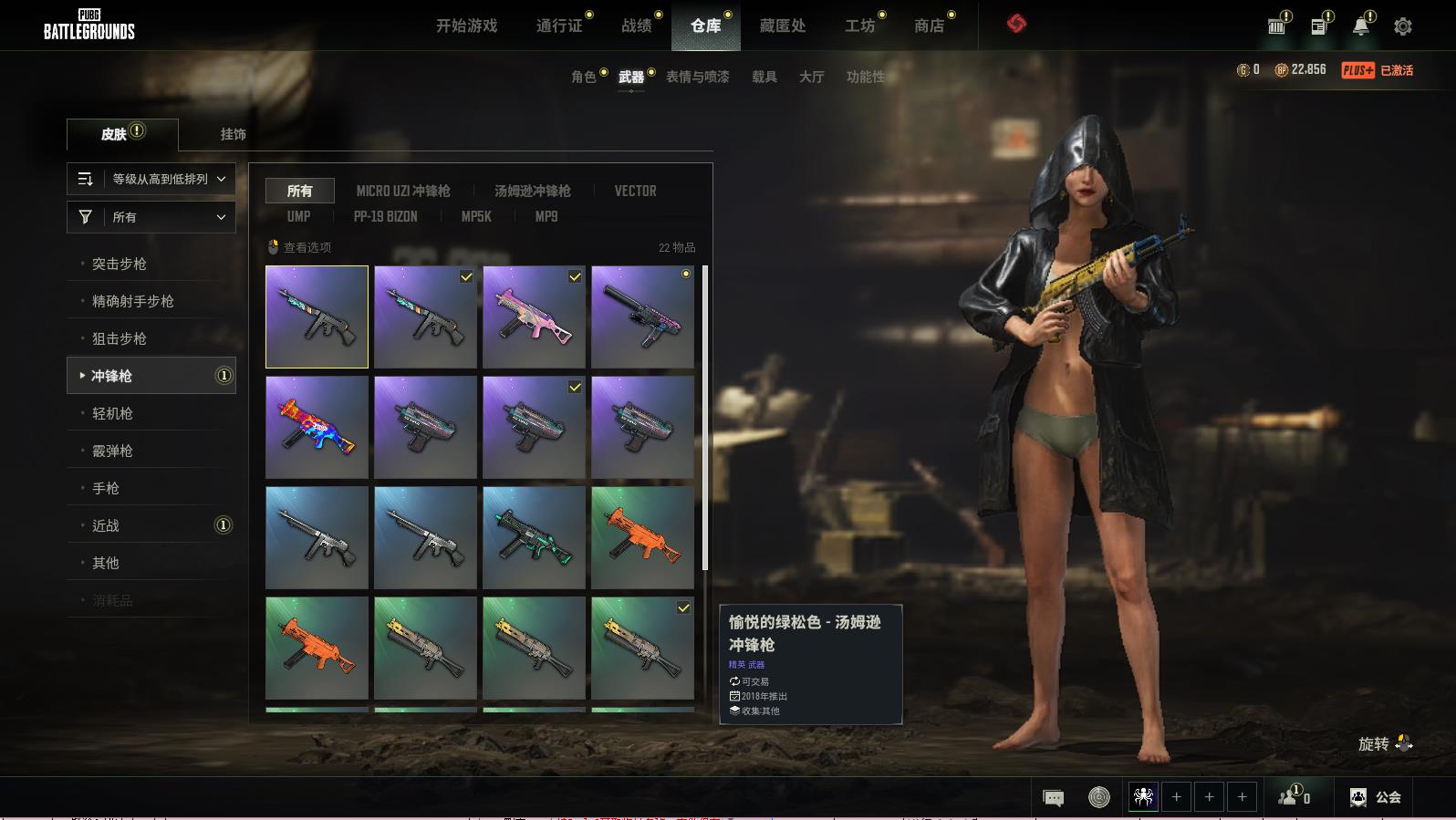Filter skins by VECTOR
The width and height of the screenshot is (1456, 820).
635,191
